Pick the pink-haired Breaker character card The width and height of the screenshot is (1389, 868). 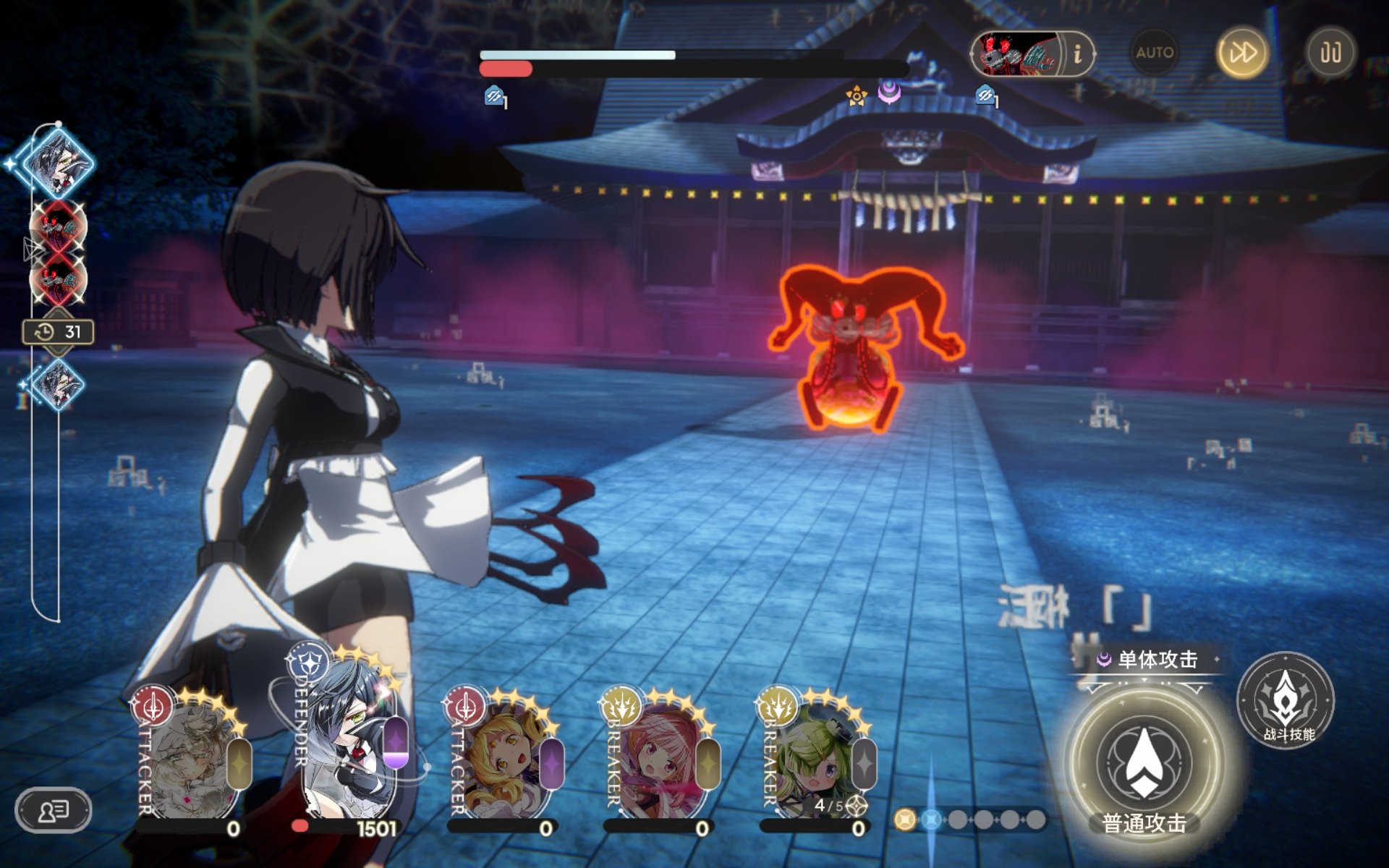(x=660, y=759)
